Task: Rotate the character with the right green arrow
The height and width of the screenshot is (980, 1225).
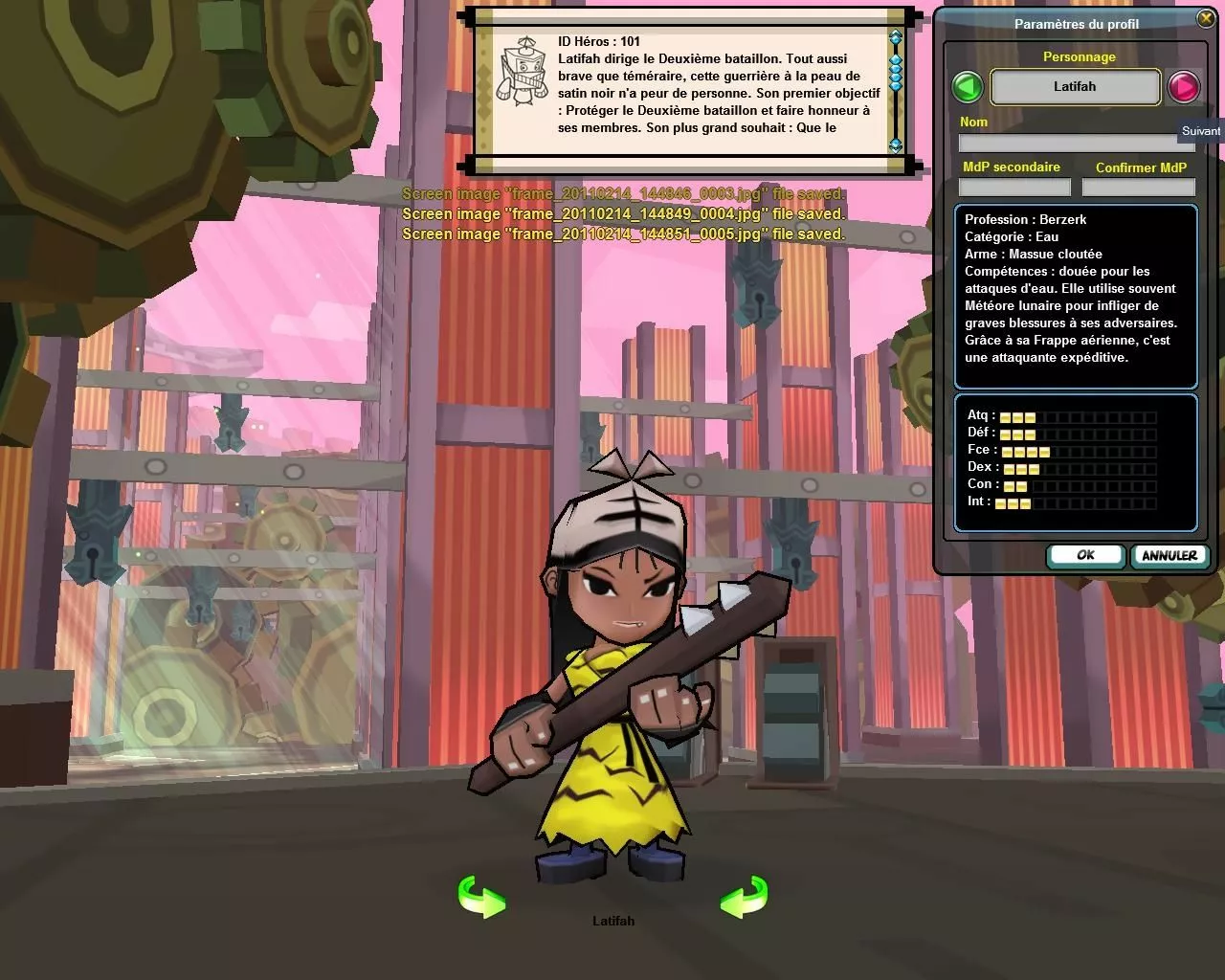Action: pyautogui.click(x=744, y=898)
